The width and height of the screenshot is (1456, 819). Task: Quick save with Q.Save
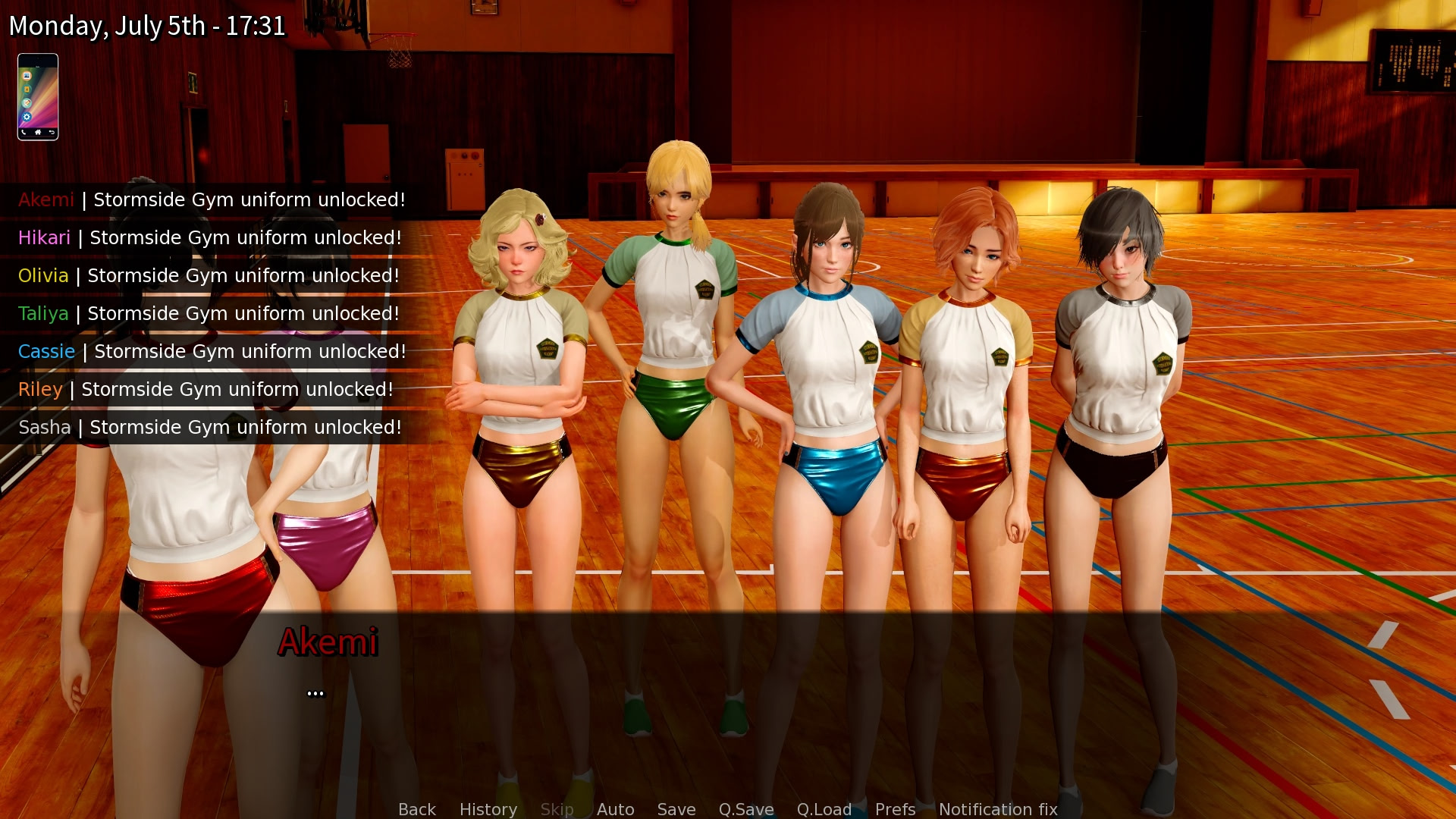tap(746, 809)
